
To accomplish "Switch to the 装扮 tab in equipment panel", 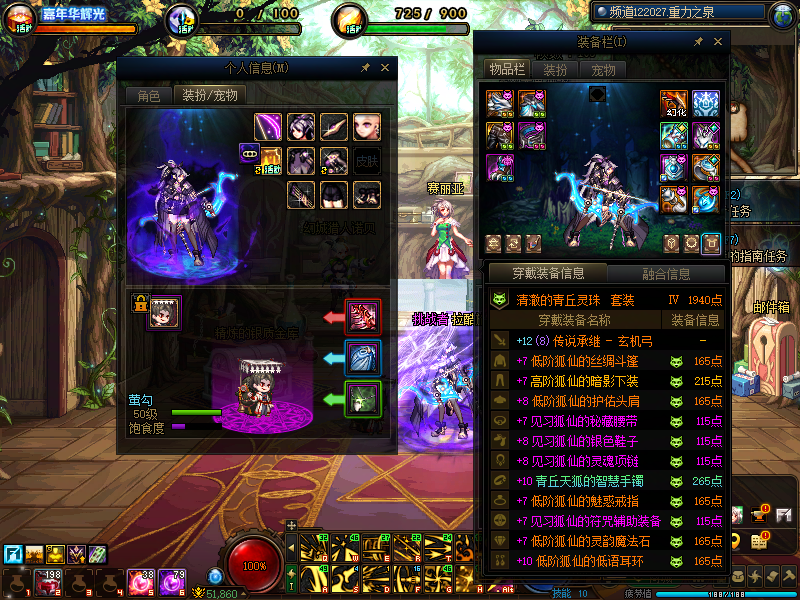I will coord(555,70).
